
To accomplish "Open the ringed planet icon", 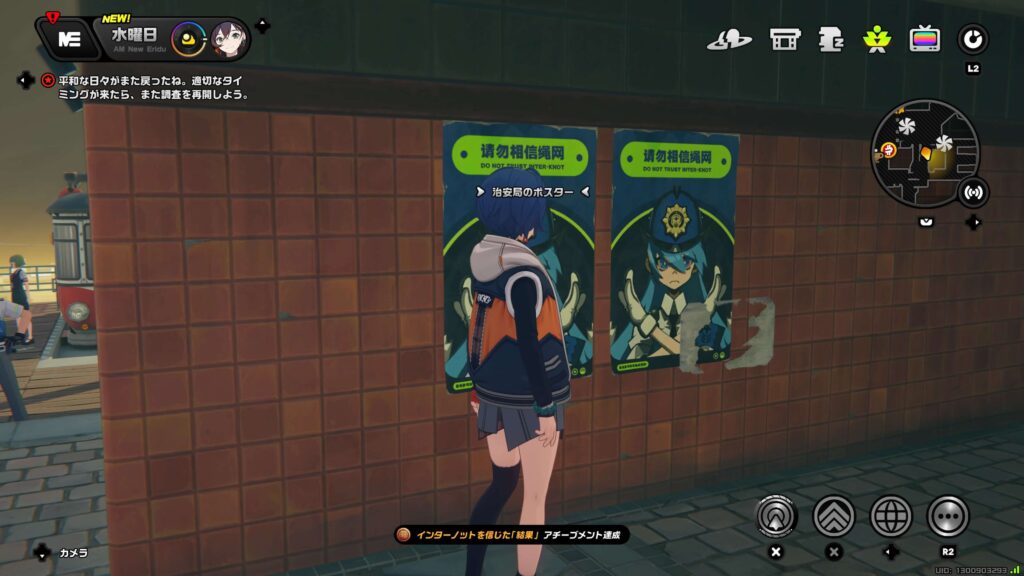I will pyautogui.click(x=729, y=40).
